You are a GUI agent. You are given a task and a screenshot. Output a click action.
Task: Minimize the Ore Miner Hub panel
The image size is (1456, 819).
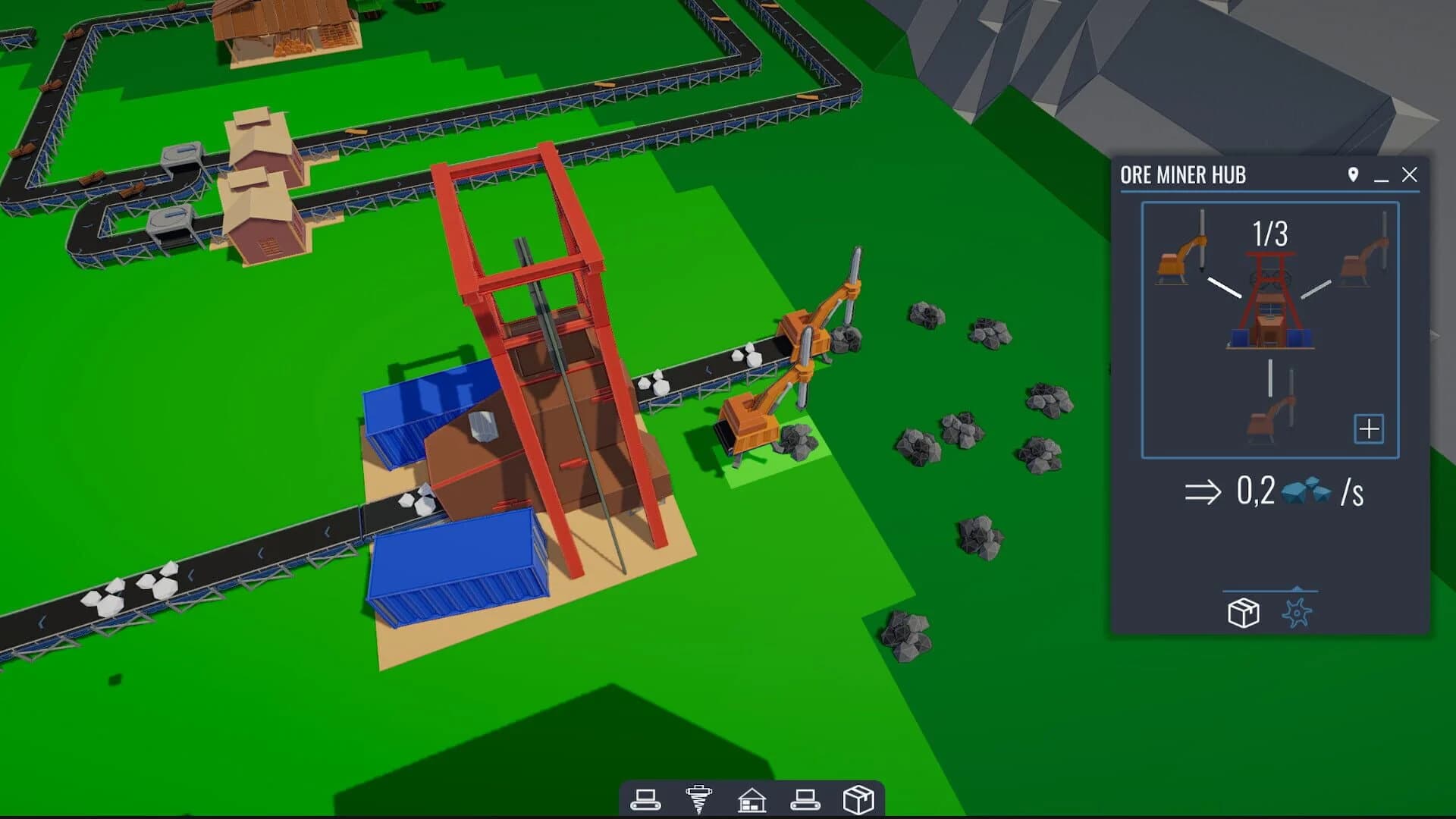[1379, 178]
